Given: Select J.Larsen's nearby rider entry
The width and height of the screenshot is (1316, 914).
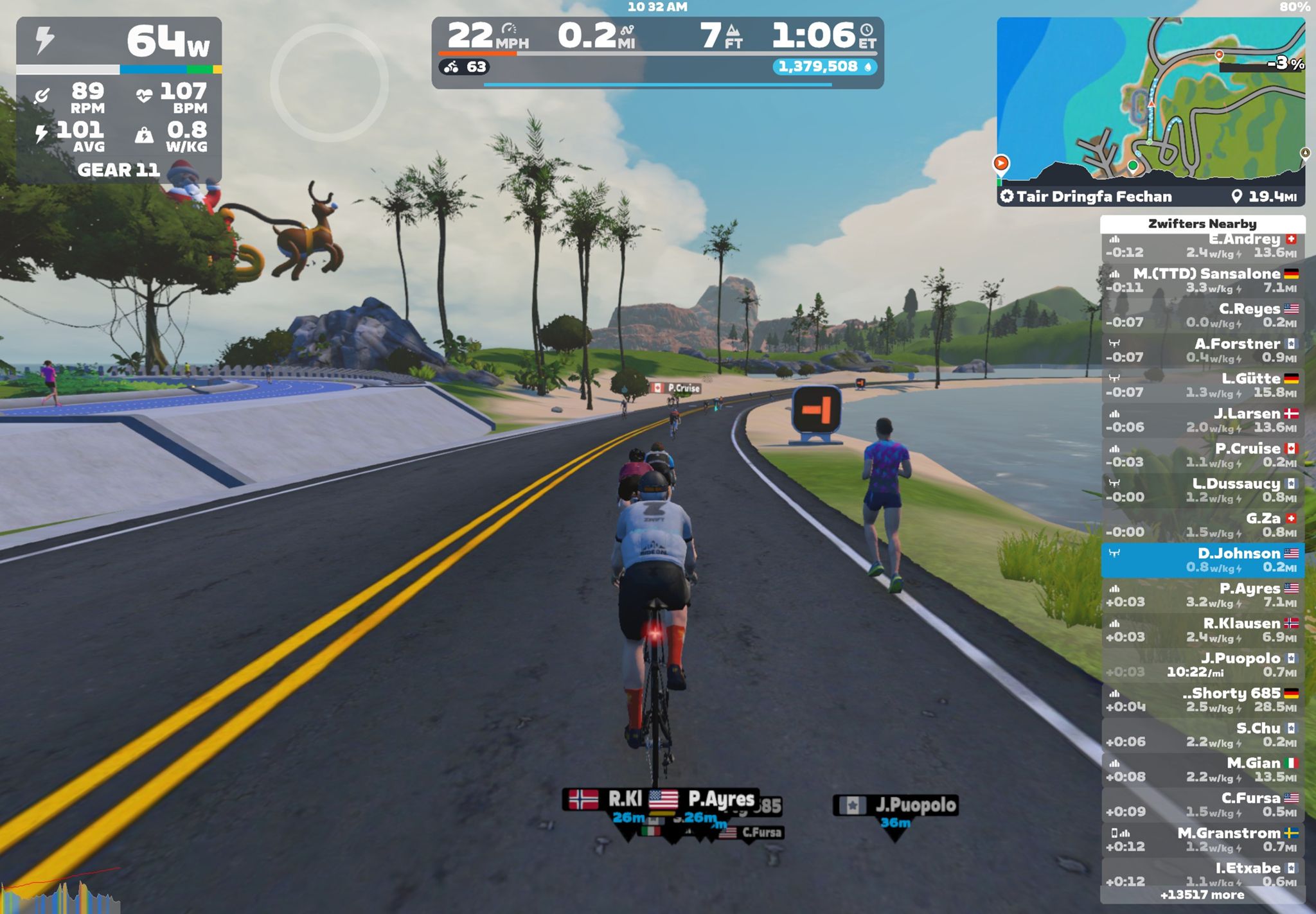Looking at the screenshot, I should coord(1202,420).
